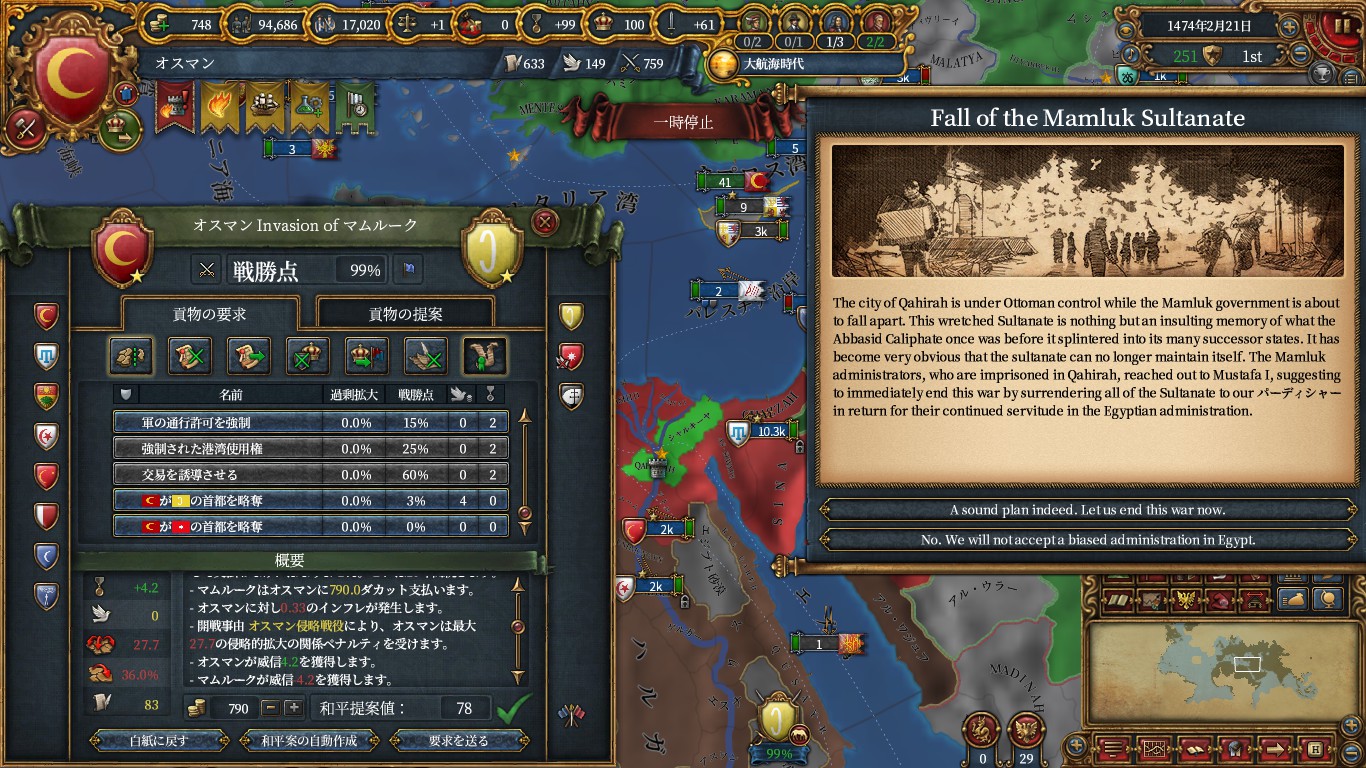
Task: Increase ducat demand with plus button
Action: point(293,708)
